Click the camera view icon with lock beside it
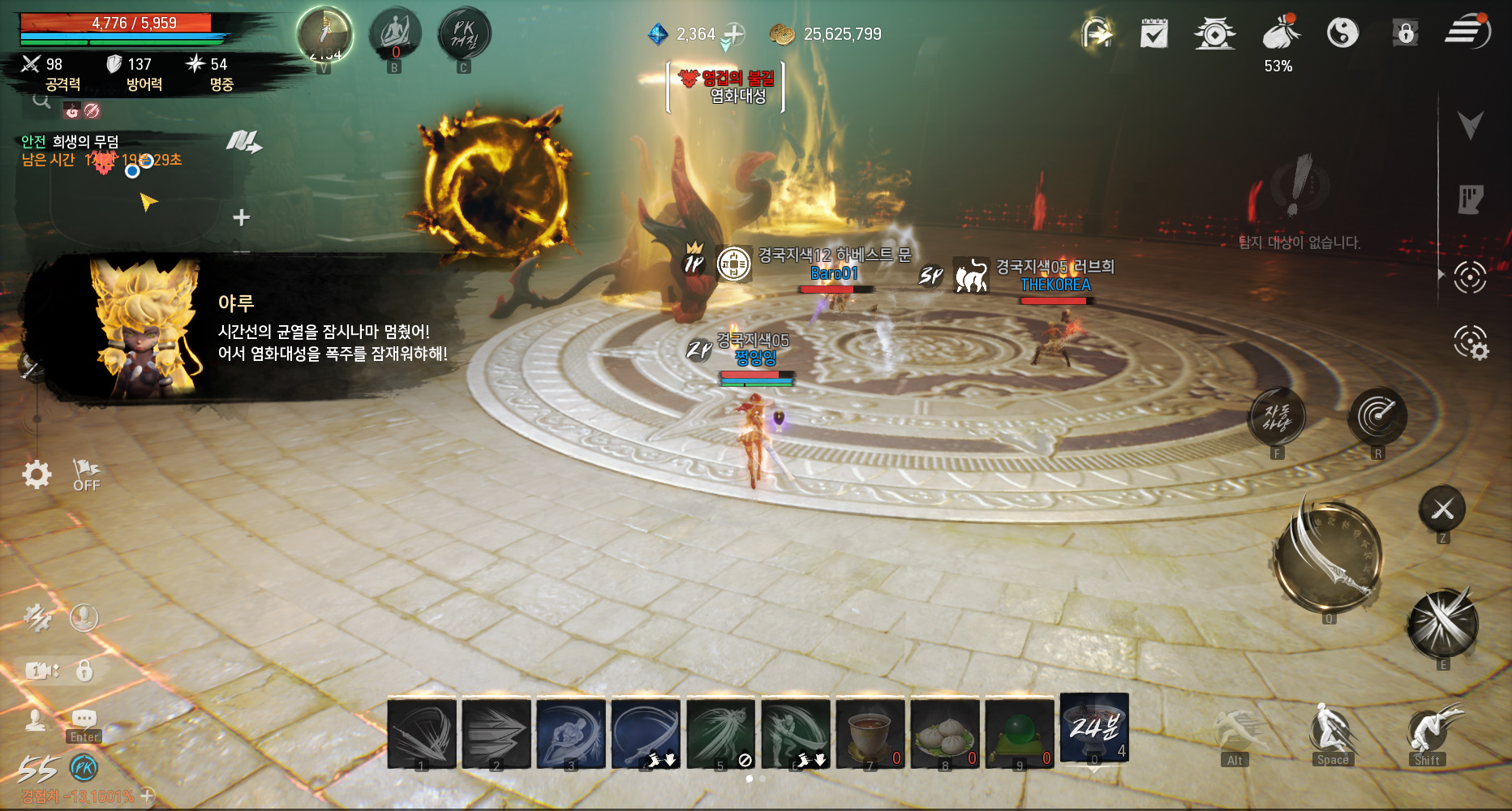Image resolution: width=1512 pixels, height=811 pixels. pyautogui.click(x=41, y=671)
